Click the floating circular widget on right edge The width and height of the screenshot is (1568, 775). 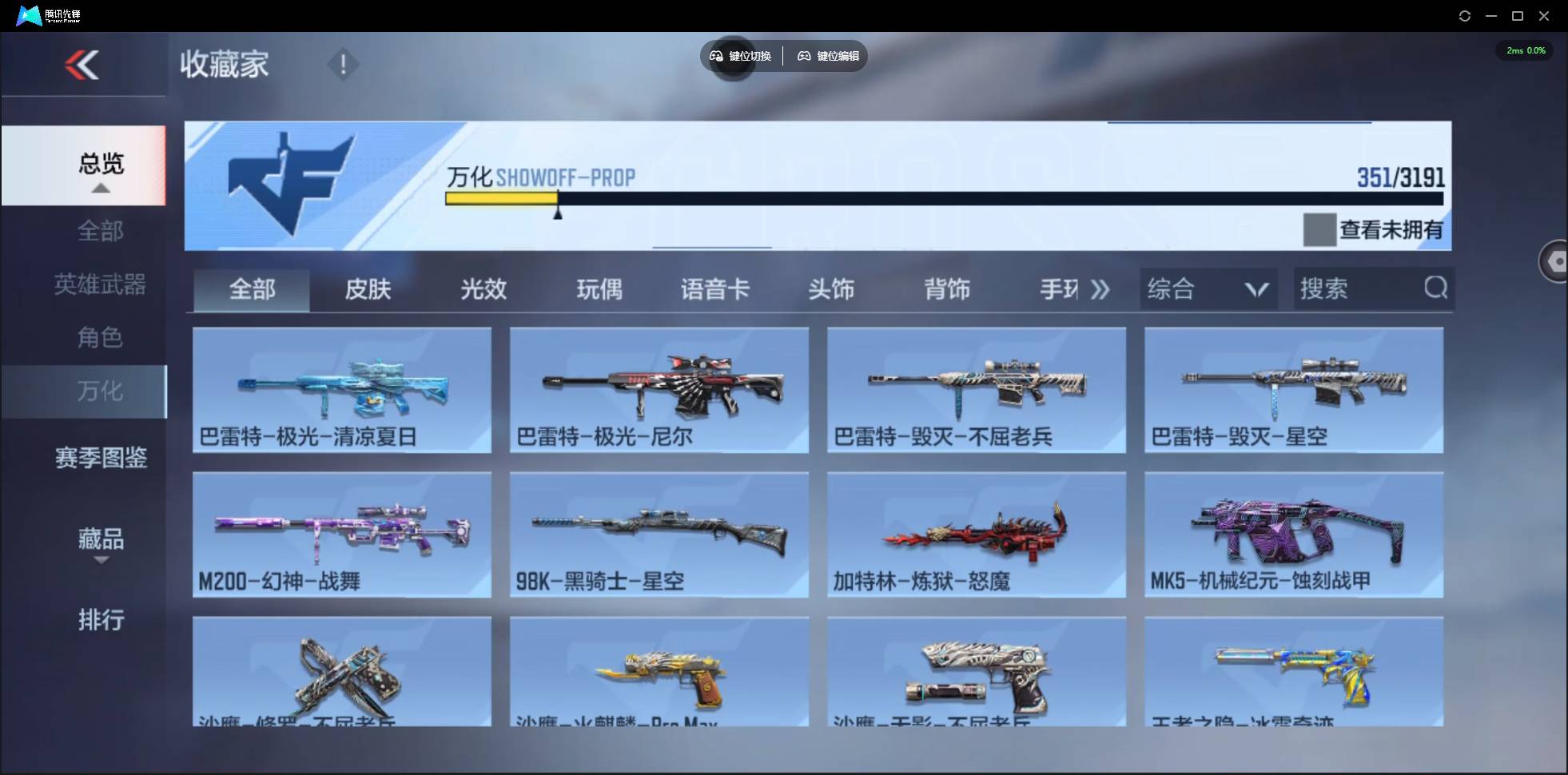tap(1554, 261)
